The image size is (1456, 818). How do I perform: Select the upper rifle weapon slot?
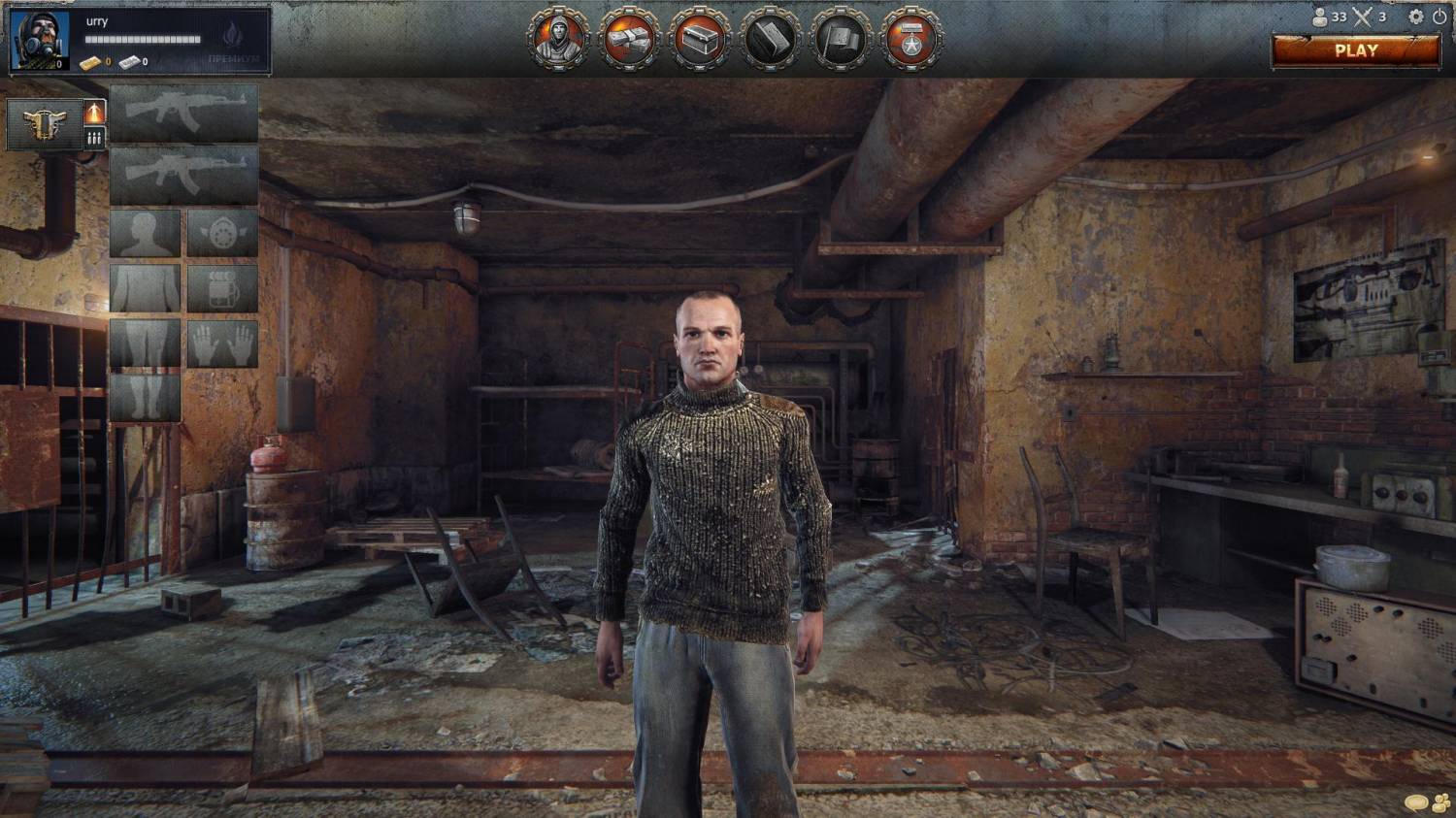pos(183,114)
